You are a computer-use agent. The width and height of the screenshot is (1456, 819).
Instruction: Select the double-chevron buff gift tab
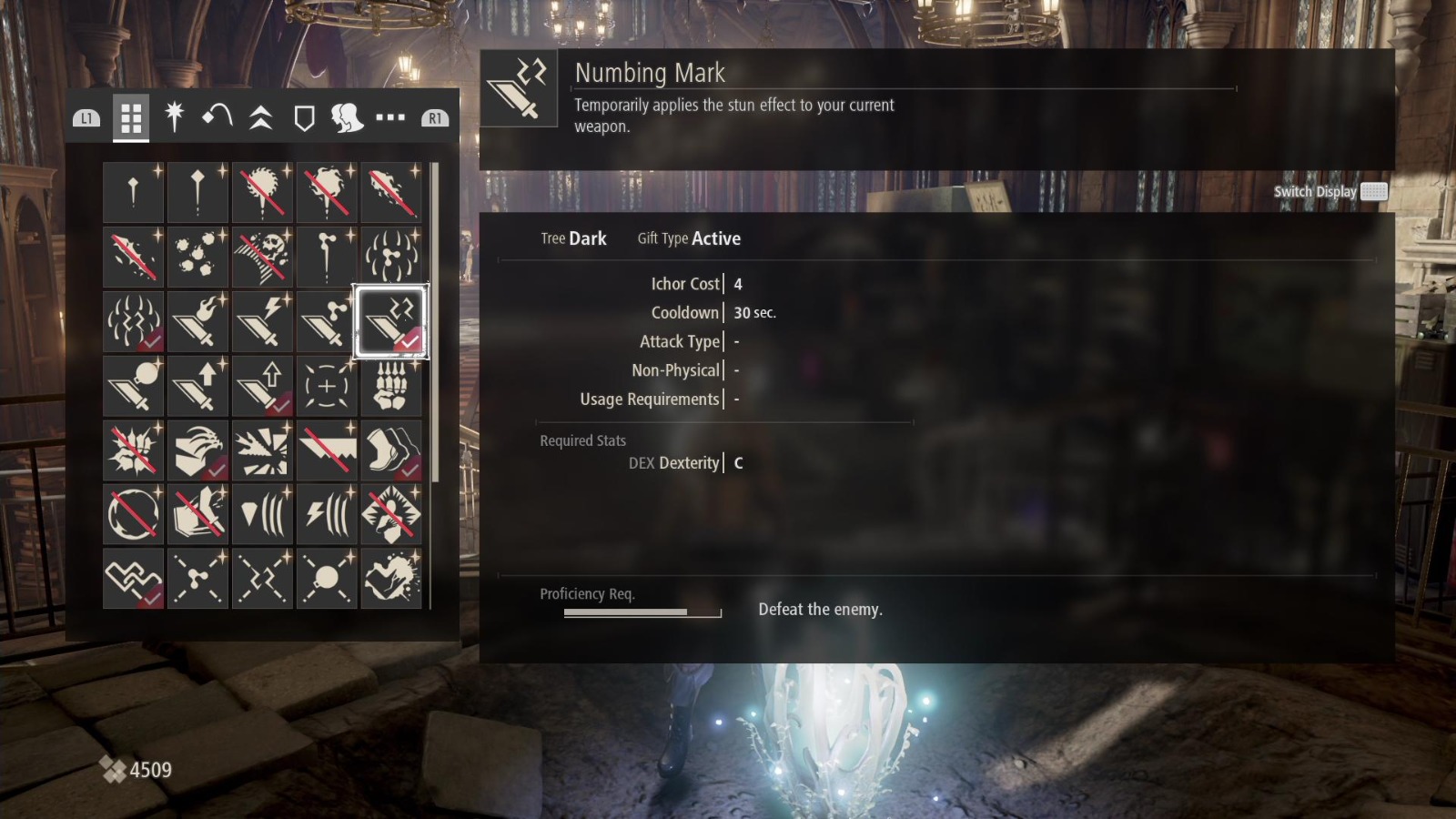point(261,116)
